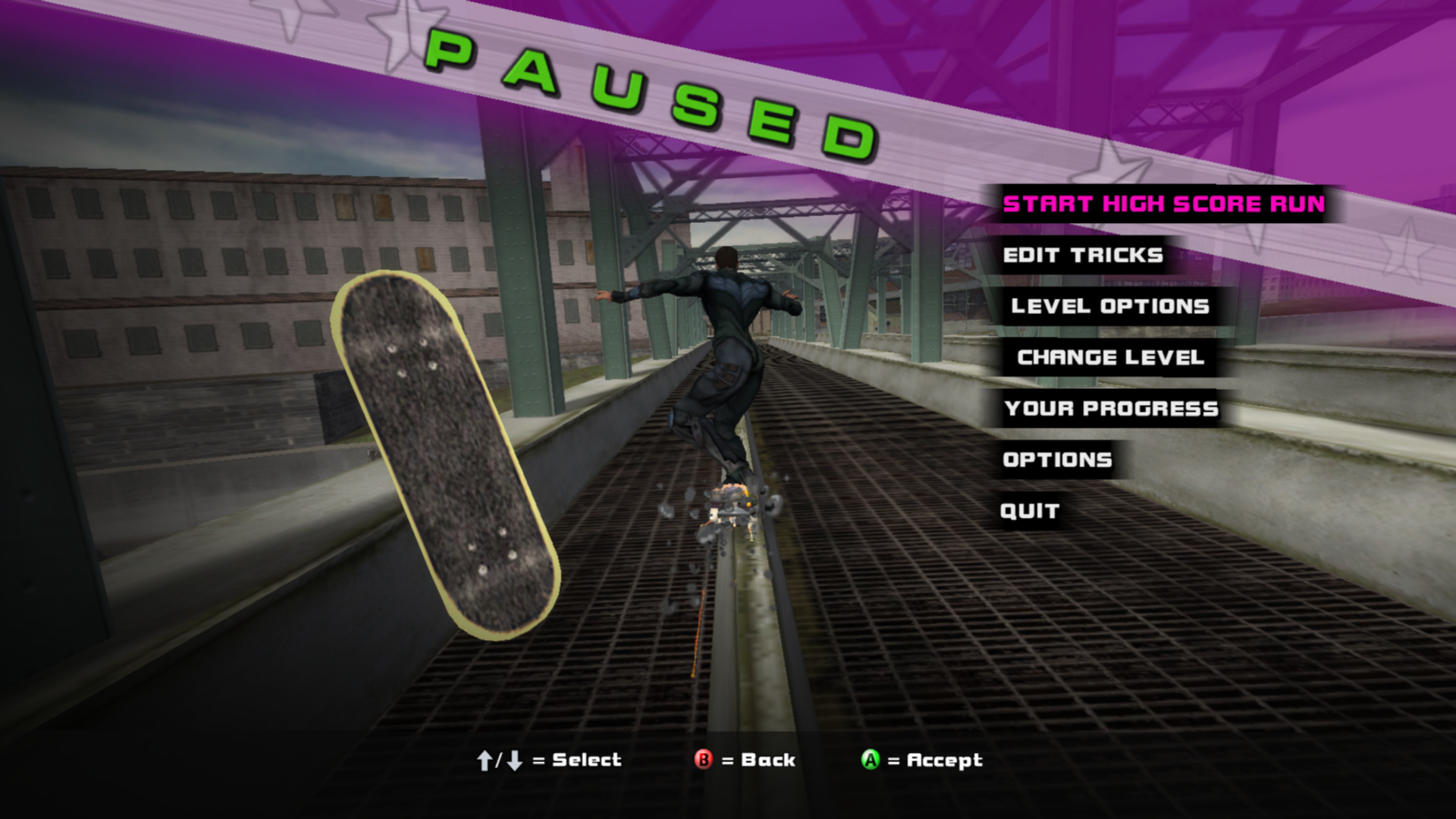Choose Level Options
Image resolution: width=1456 pixels, height=819 pixels.
(x=1109, y=306)
